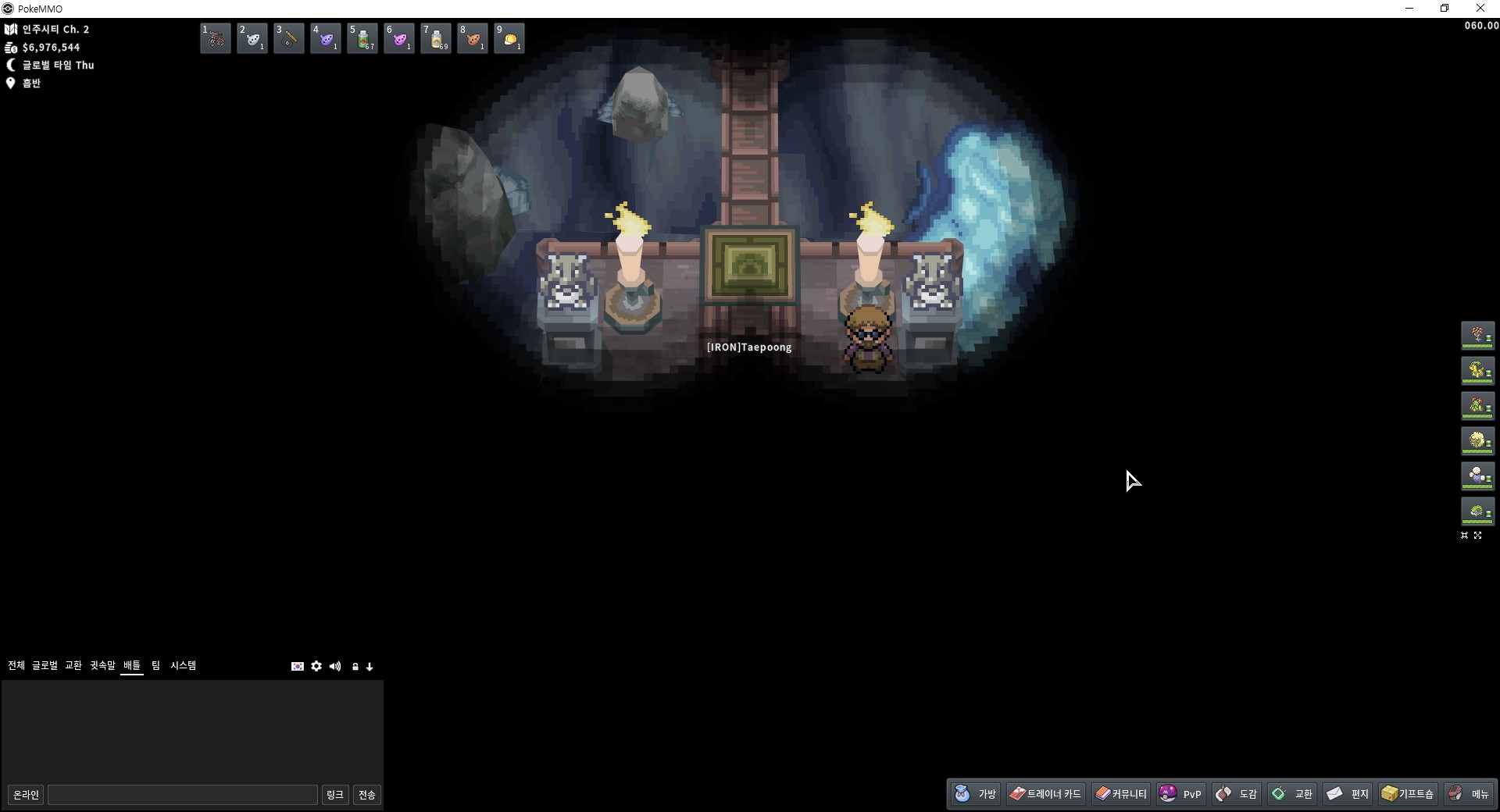Select the yellow hat item in slot 9
The width and height of the screenshot is (1500, 812).
click(x=509, y=38)
